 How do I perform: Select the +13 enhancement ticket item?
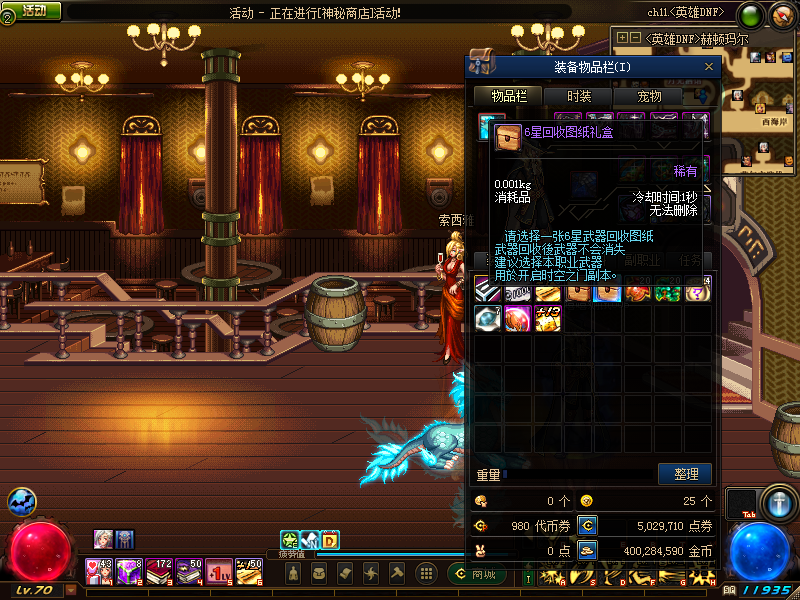(547, 318)
